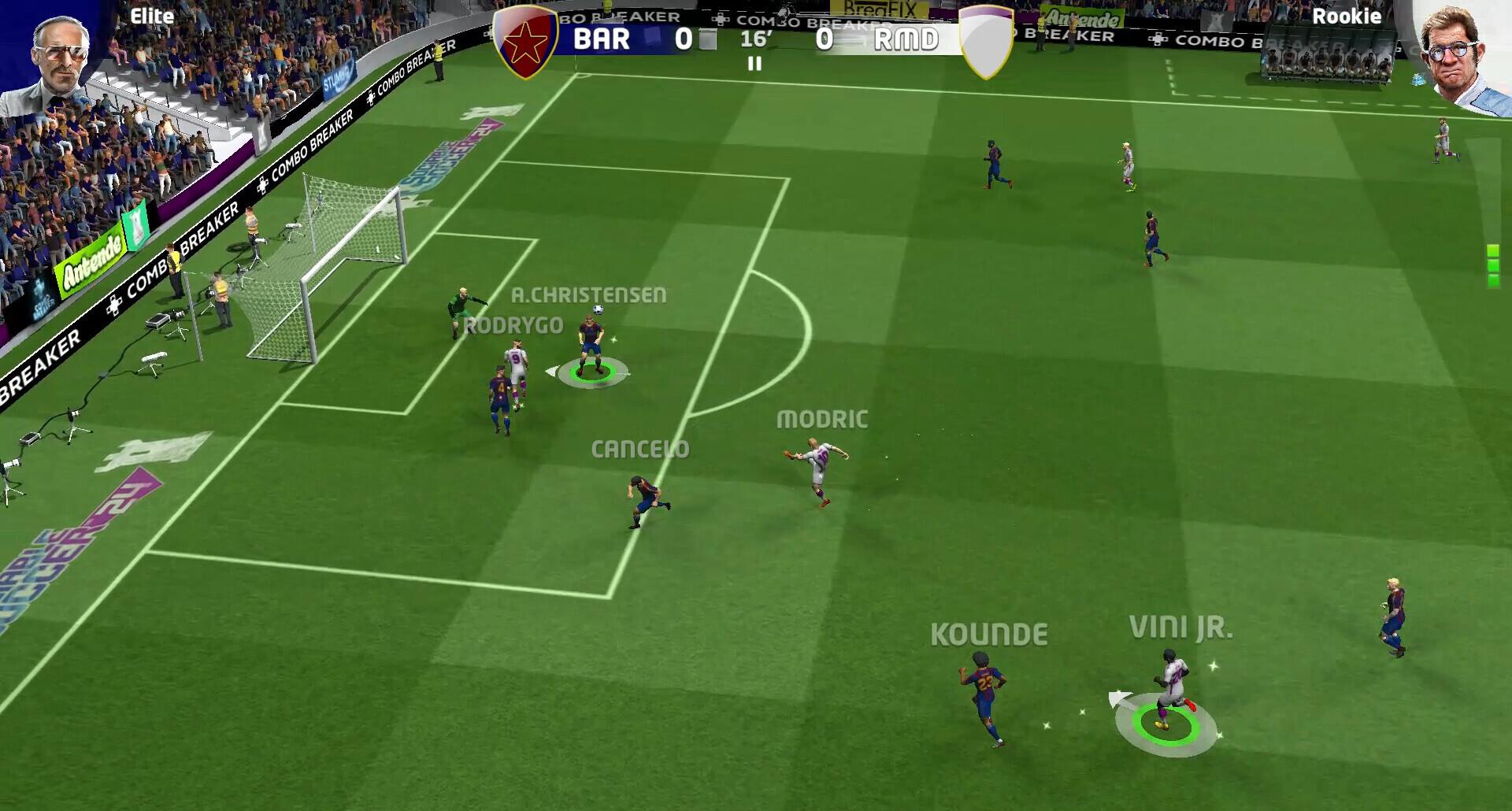This screenshot has width=1512, height=811.
Task: Click the pause icon below the scoreboard
Action: 754,65
